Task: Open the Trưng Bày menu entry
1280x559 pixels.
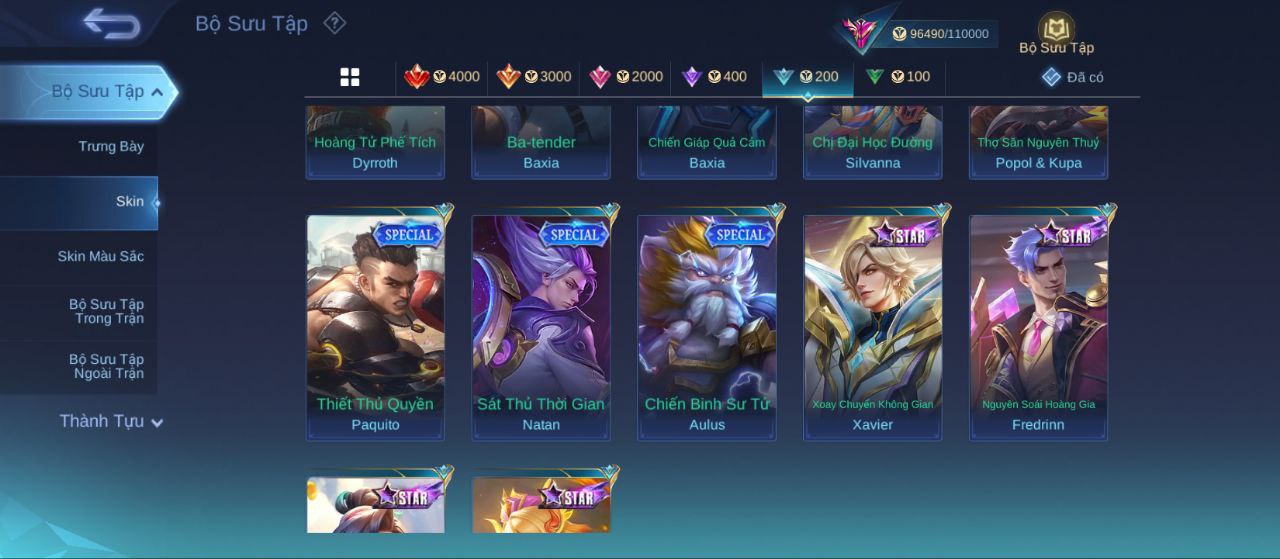Action: pyautogui.click(x=111, y=147)
